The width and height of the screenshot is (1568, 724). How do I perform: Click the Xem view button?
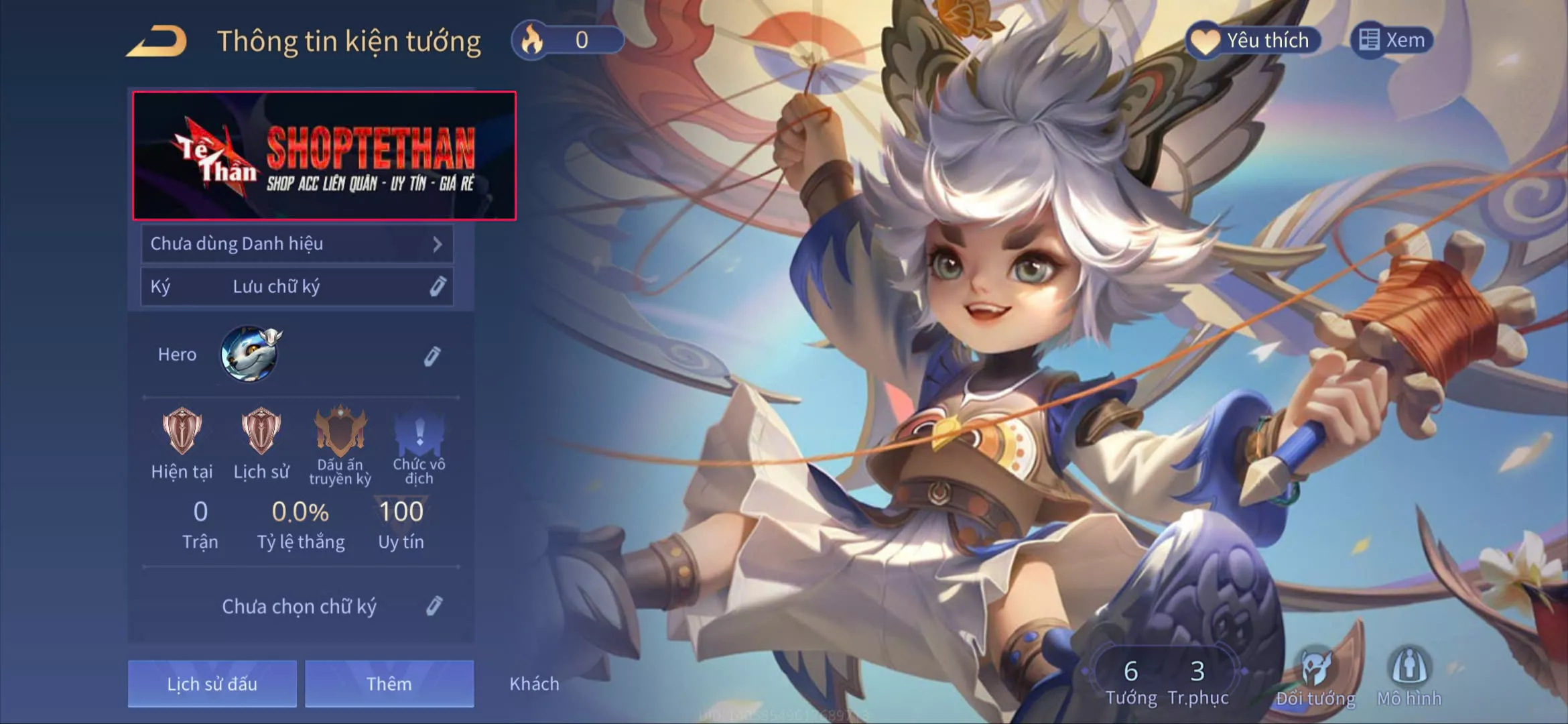[x=1392, y=40]
